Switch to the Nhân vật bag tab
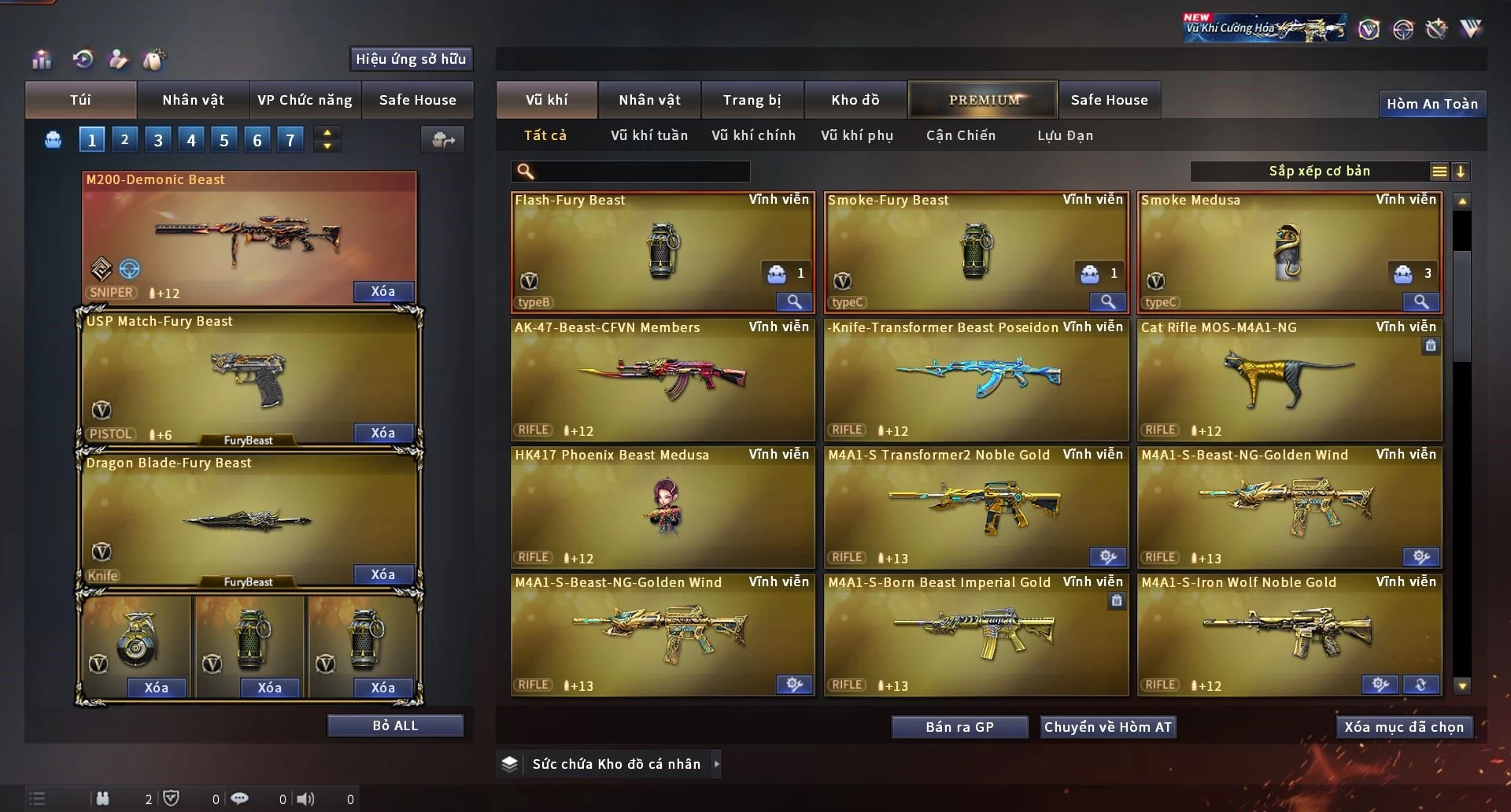 193,100
